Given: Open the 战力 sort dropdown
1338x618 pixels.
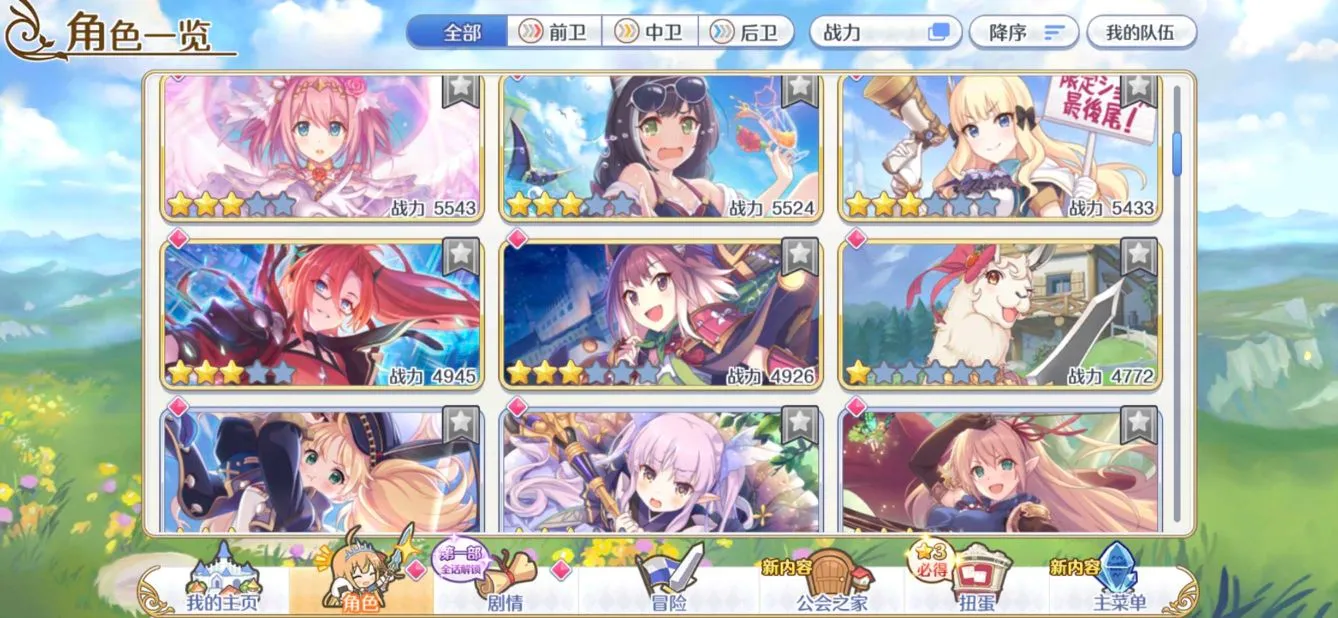Looking at the screenshot, I should 885,32.
